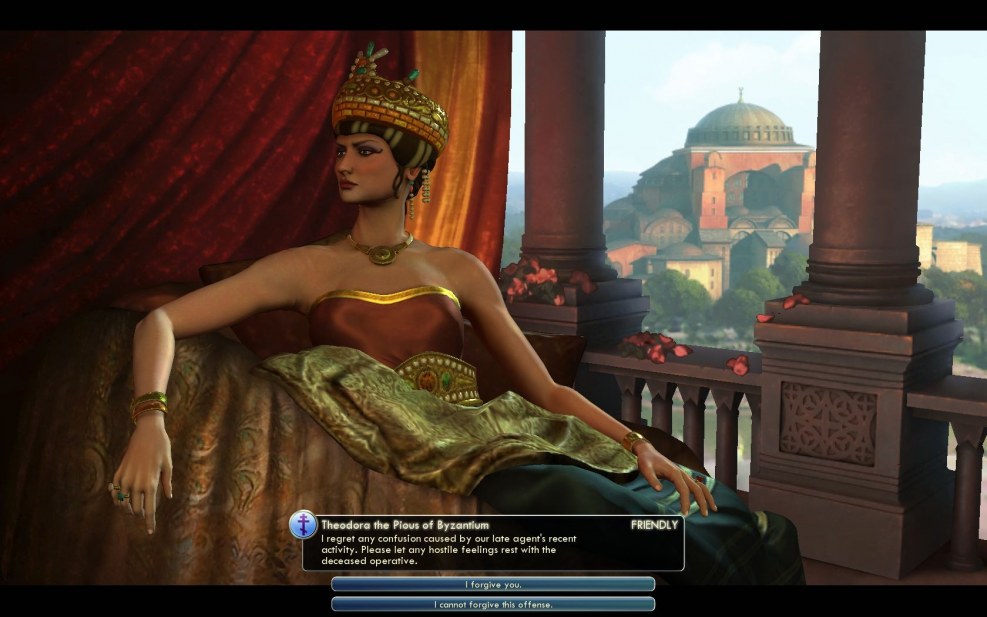
Task: Choose the "I forgive you." reply
Action: [493, 584]
